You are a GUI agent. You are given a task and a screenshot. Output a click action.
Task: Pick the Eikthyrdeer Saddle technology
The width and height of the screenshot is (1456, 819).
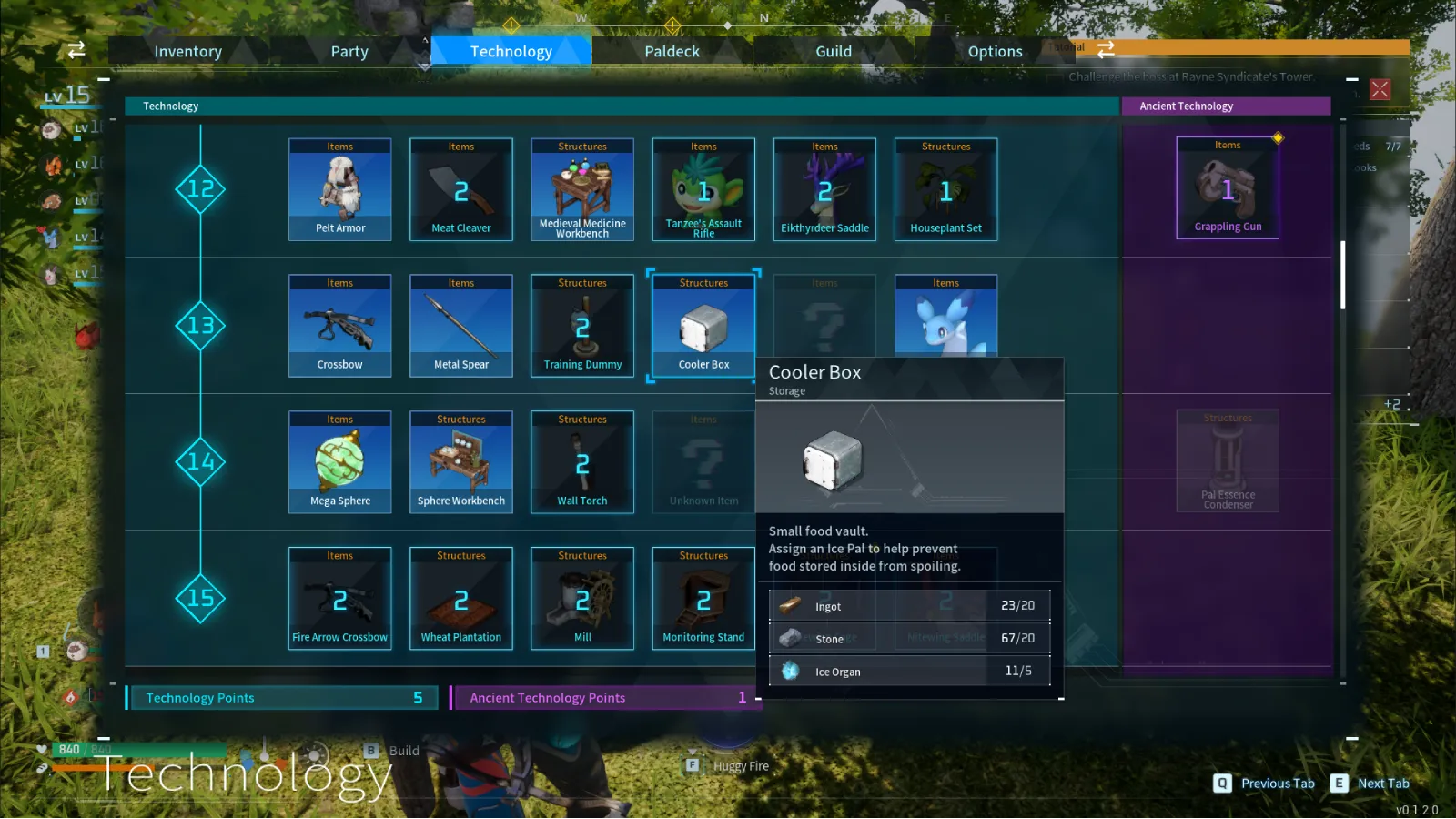pos(824,189)
